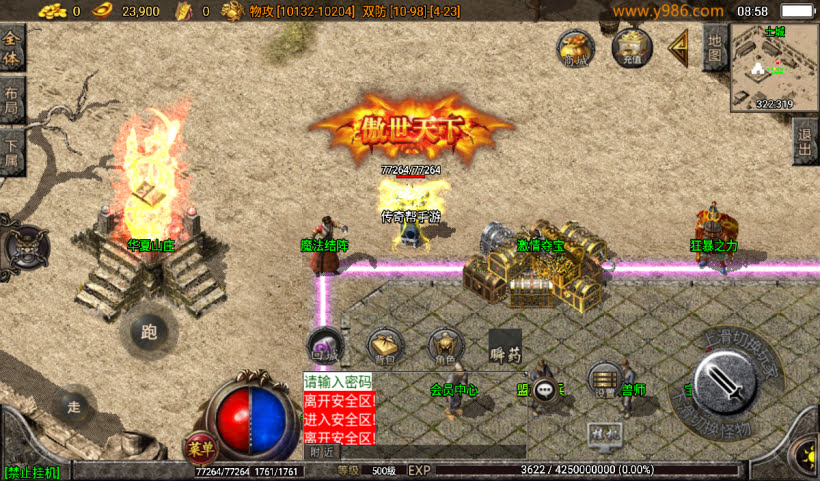The width and height of the screenshot is (820, 481).
Task: Switch to the 附近 nearby chat tab
Action: click(322, 452)
